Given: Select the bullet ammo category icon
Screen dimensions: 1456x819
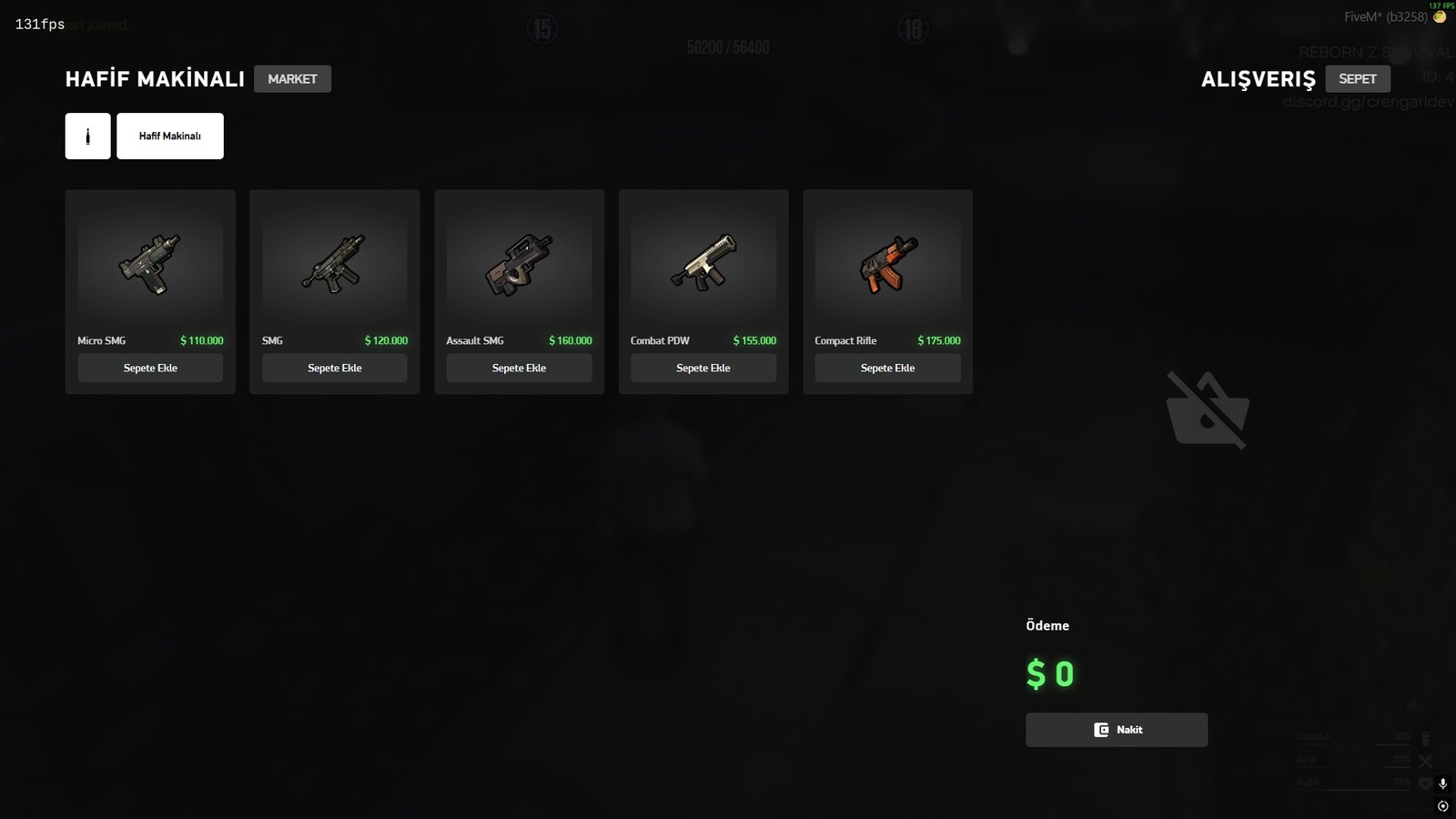Looking at the screenshot, I should pyautogui.click(x=86, y=135).
